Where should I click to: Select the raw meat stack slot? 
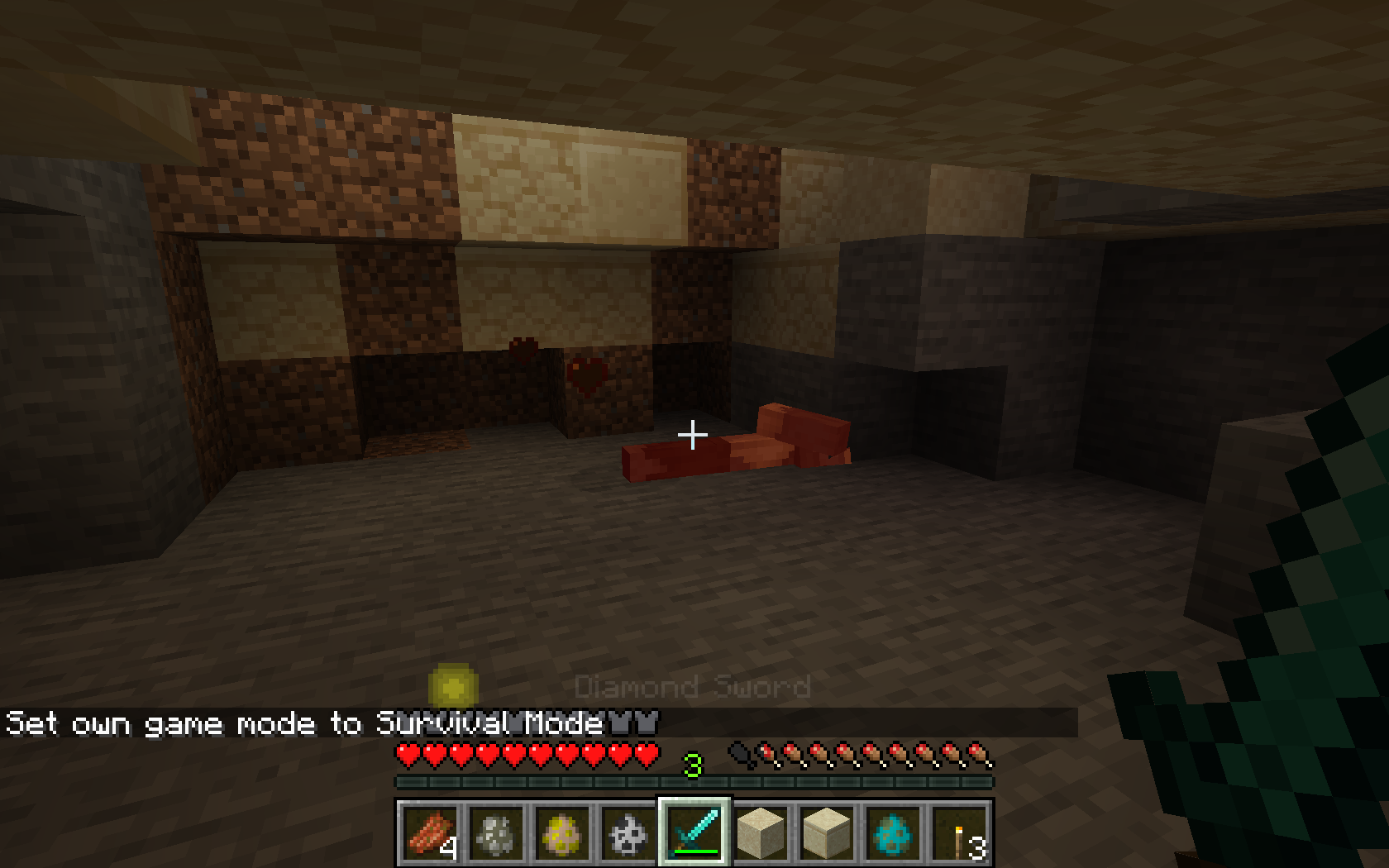430,832
